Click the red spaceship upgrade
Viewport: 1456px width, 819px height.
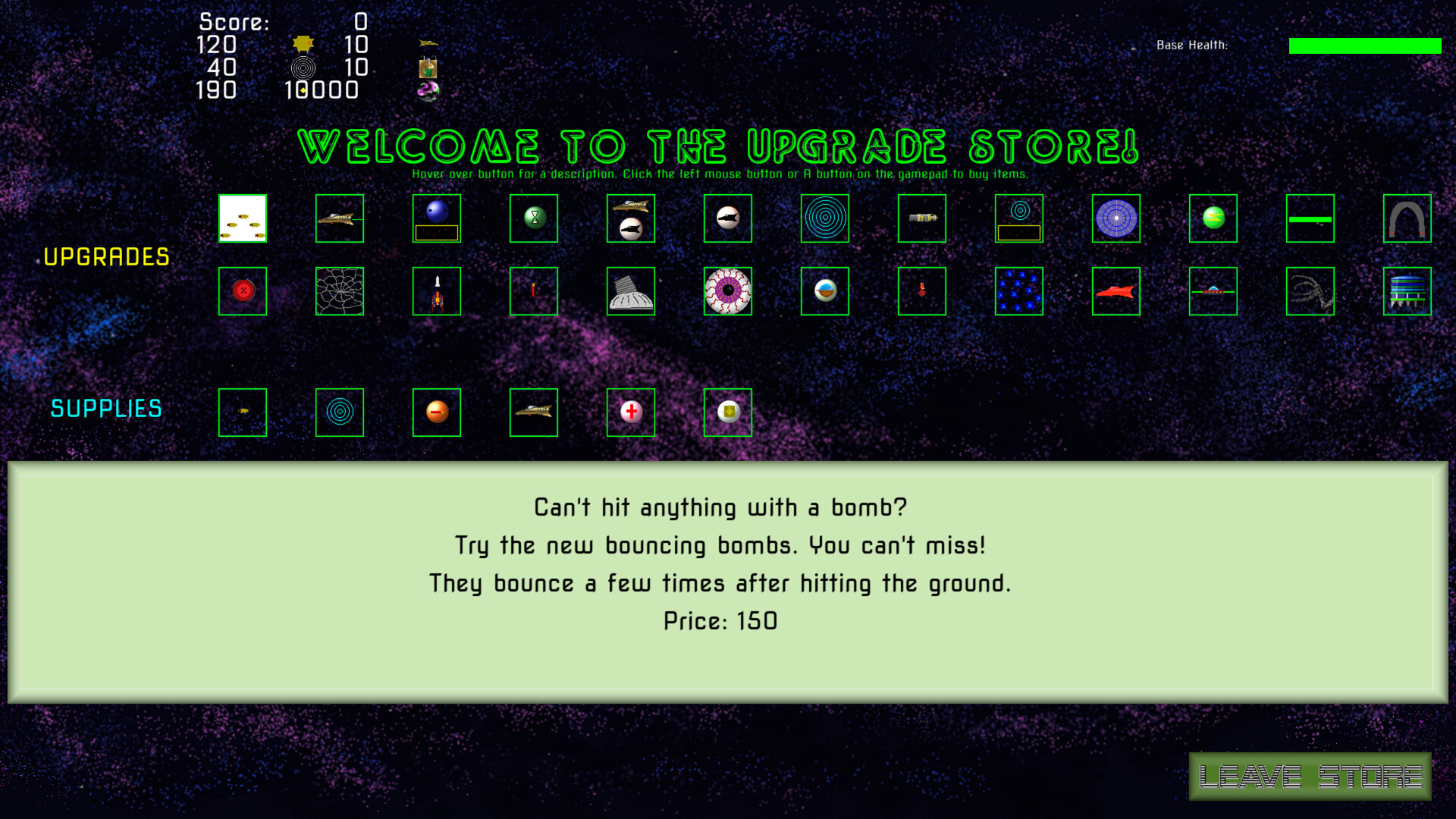point(1116,291)
